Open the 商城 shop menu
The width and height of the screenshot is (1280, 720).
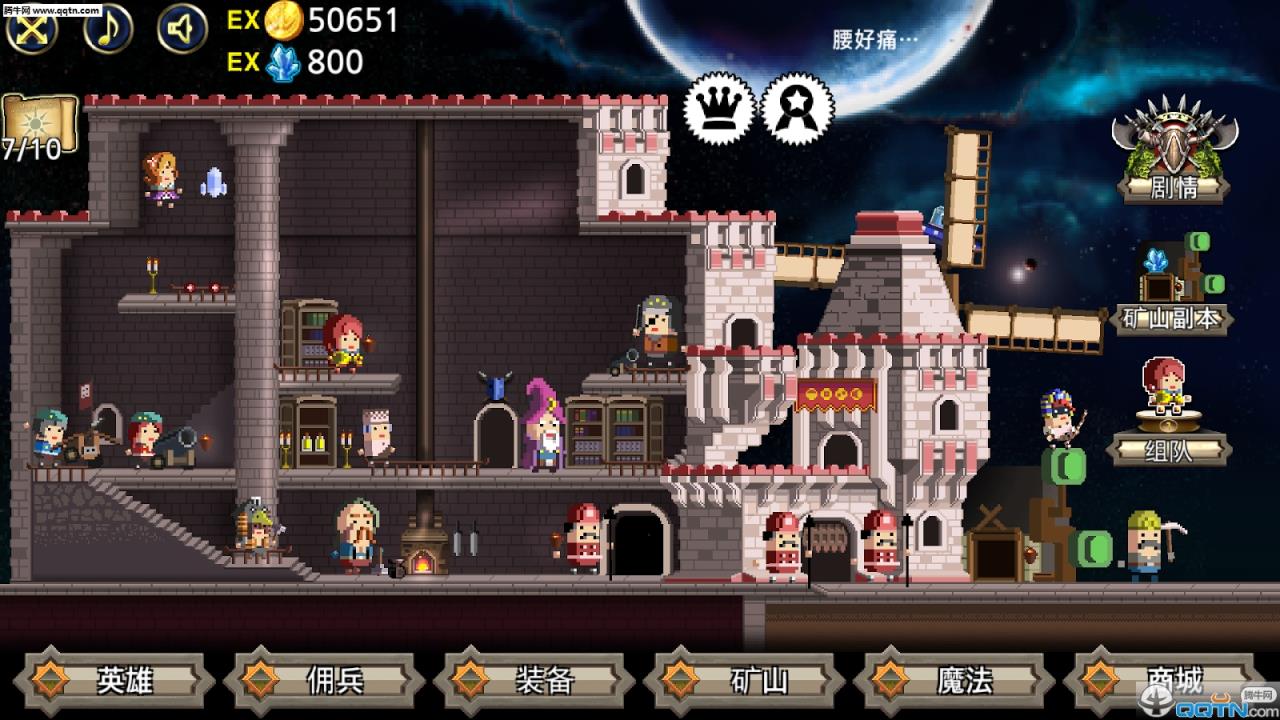(1168, 680)
